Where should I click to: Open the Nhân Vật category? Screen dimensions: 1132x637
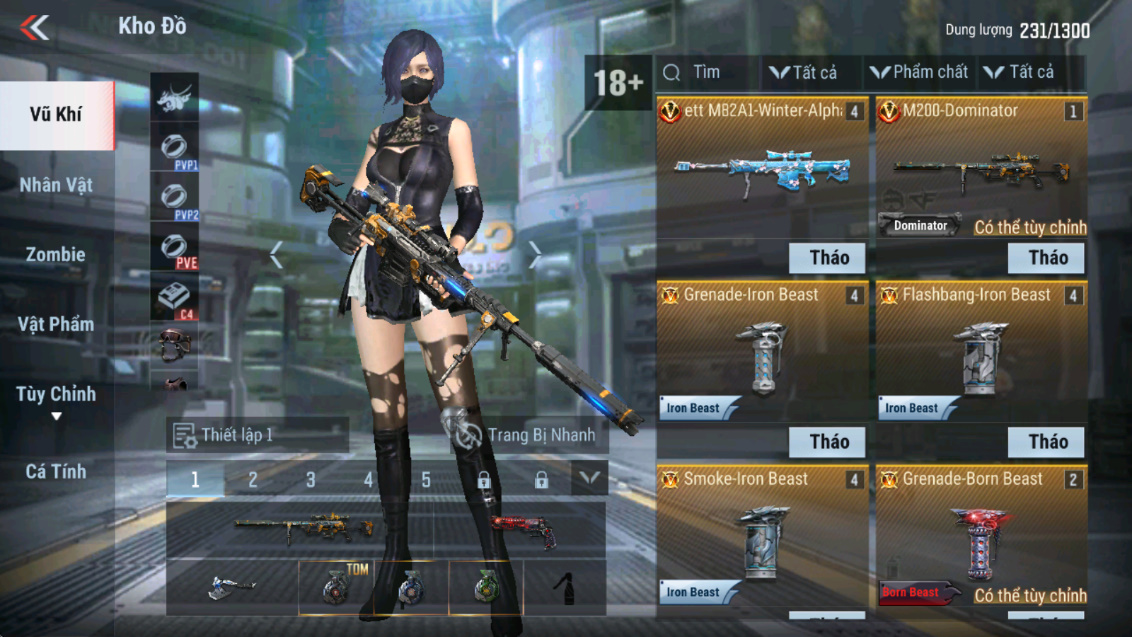(x=56, y=185)
